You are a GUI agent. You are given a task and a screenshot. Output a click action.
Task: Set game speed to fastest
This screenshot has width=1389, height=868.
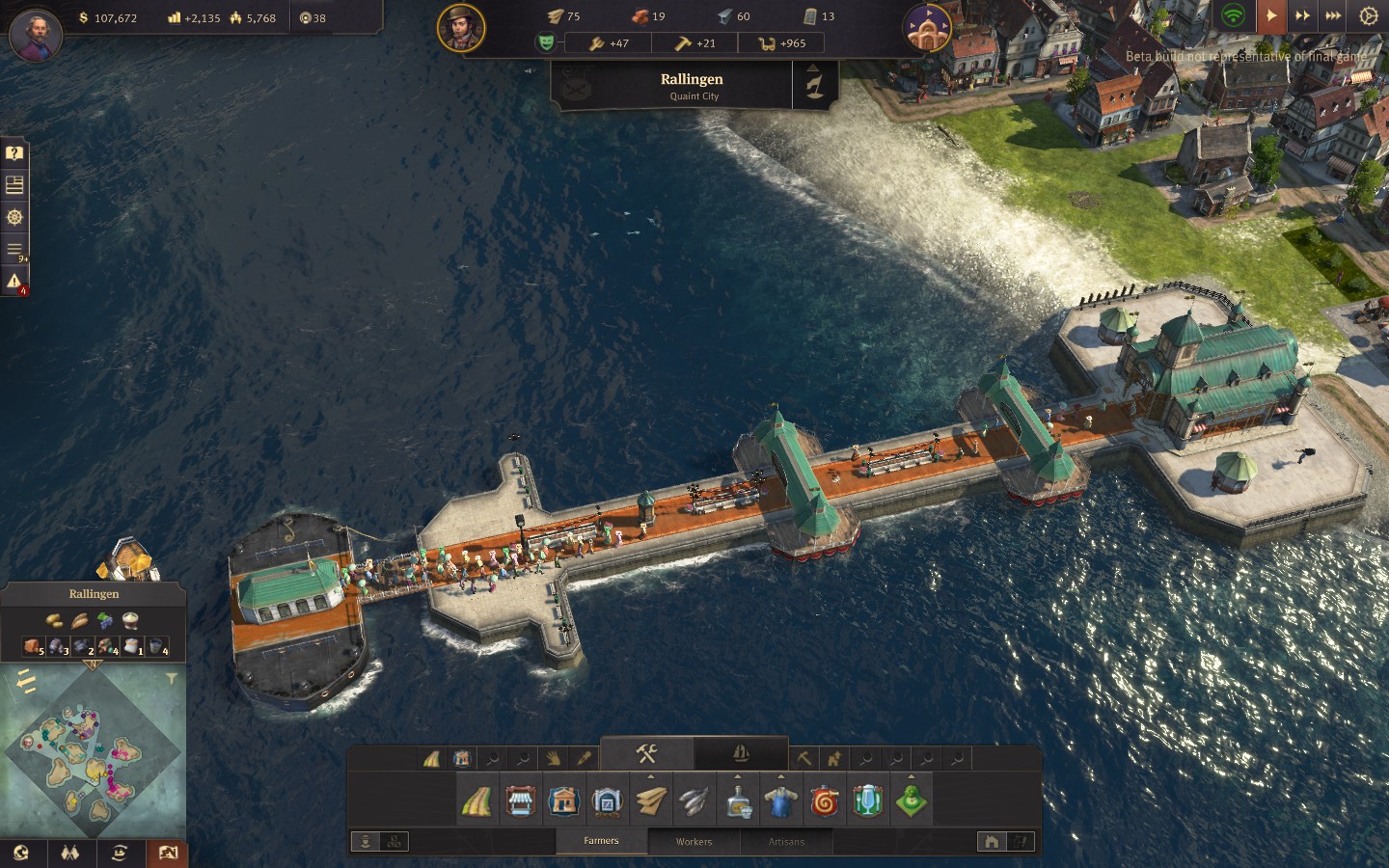(1333, 15)
